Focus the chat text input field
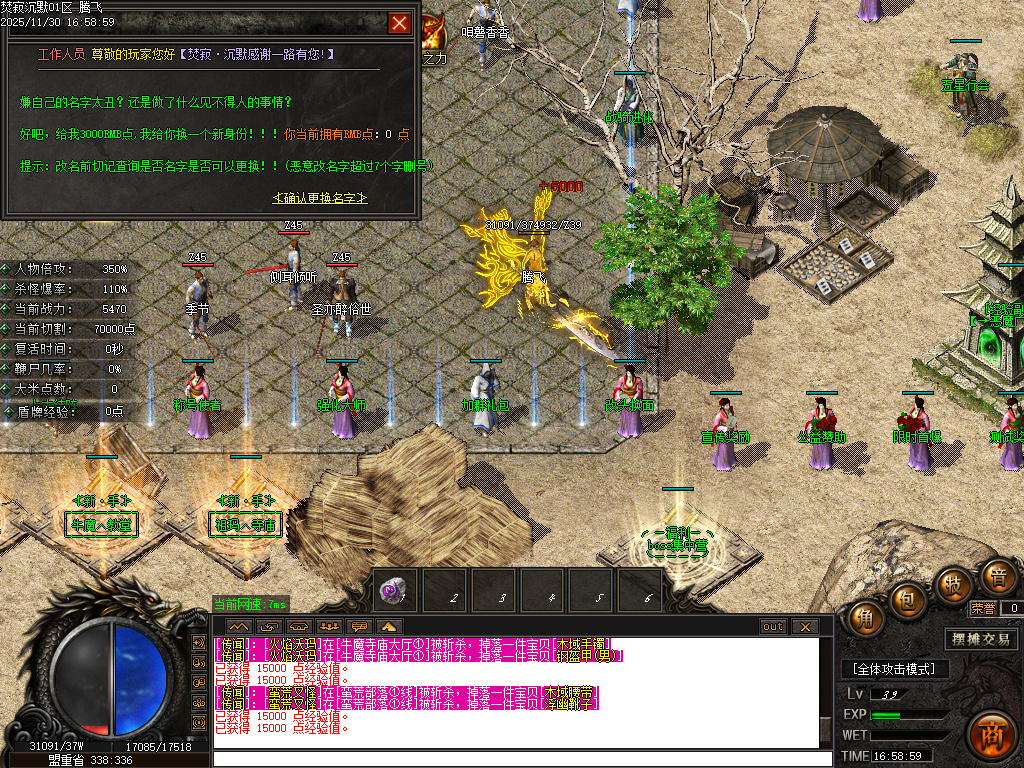Screen dimensions: 1024x768 pos(520,758)
